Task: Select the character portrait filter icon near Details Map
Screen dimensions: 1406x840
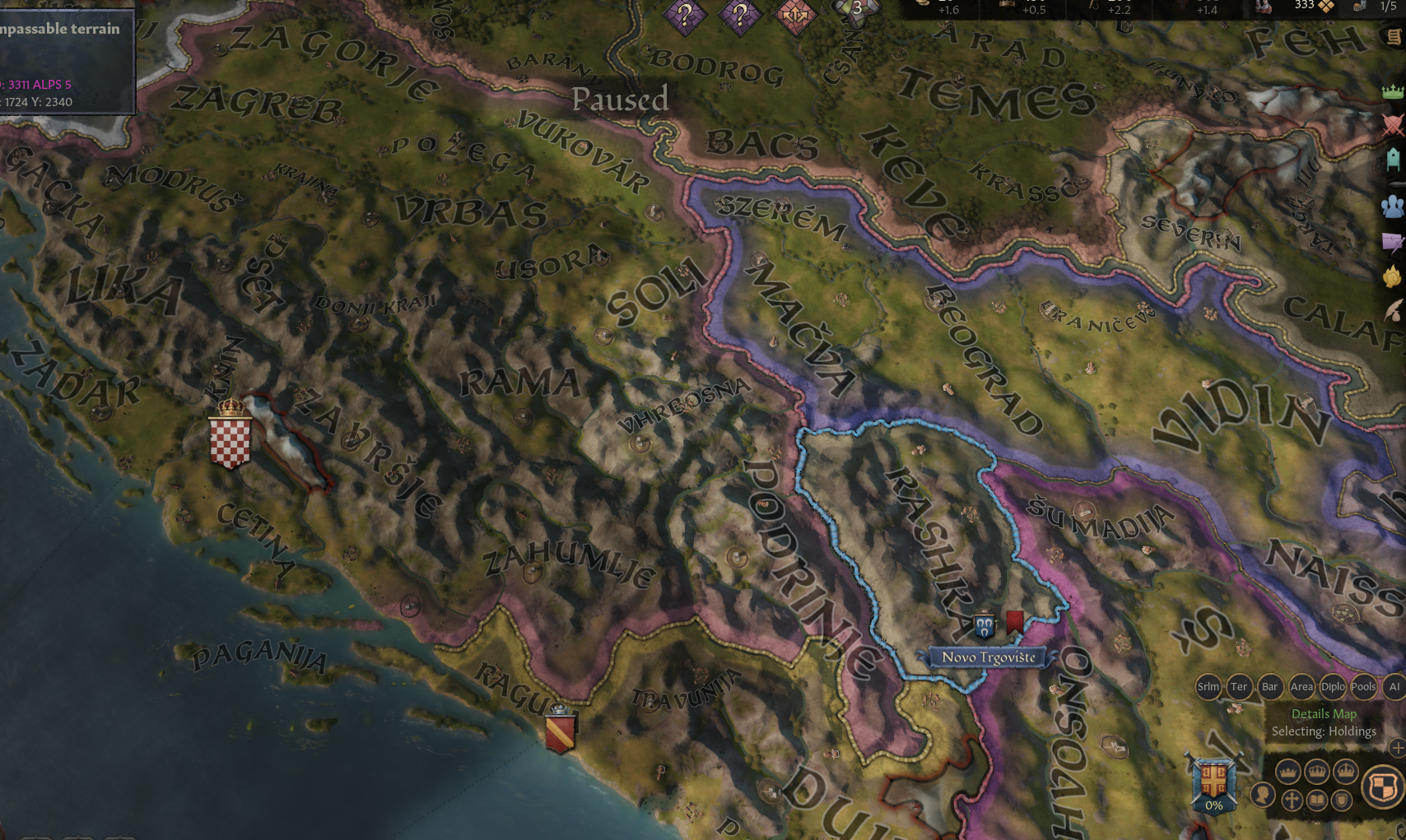Action: click(x=1264, y=794)
